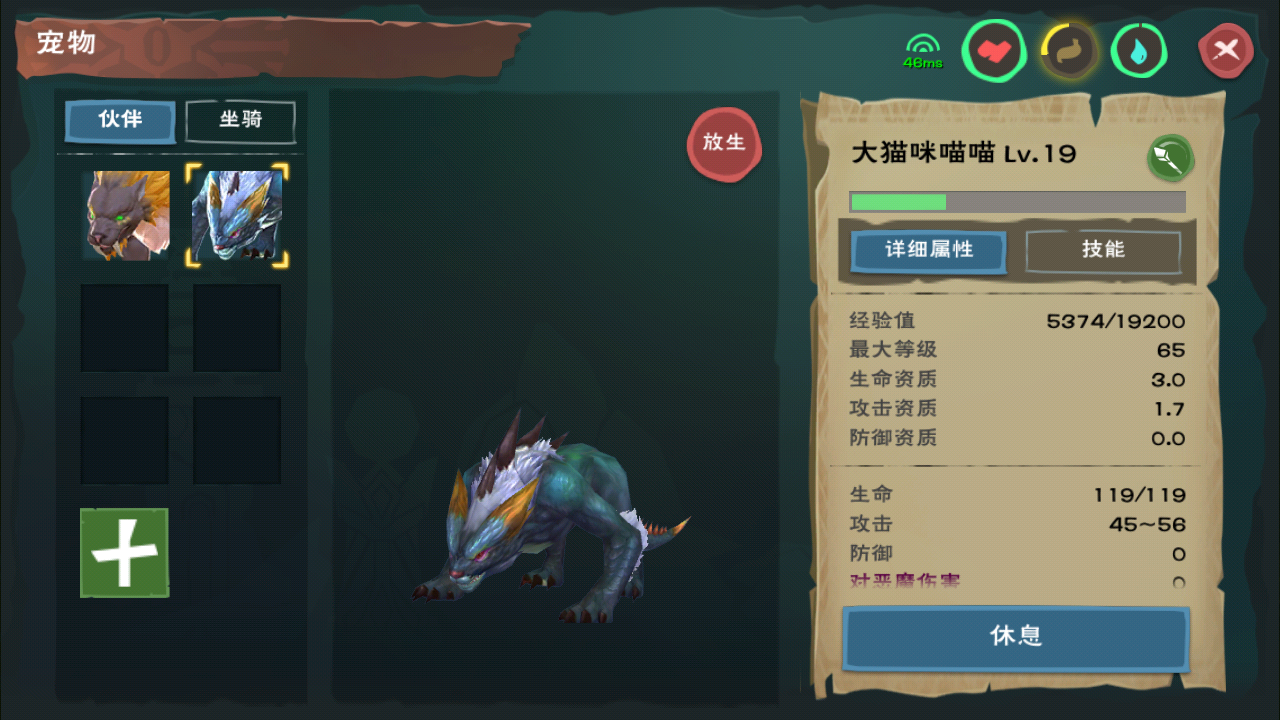This screenshot has width=1280, height=720.
Task: Click the yellow stomach hunger icon
Action: tap(1068, 51)
